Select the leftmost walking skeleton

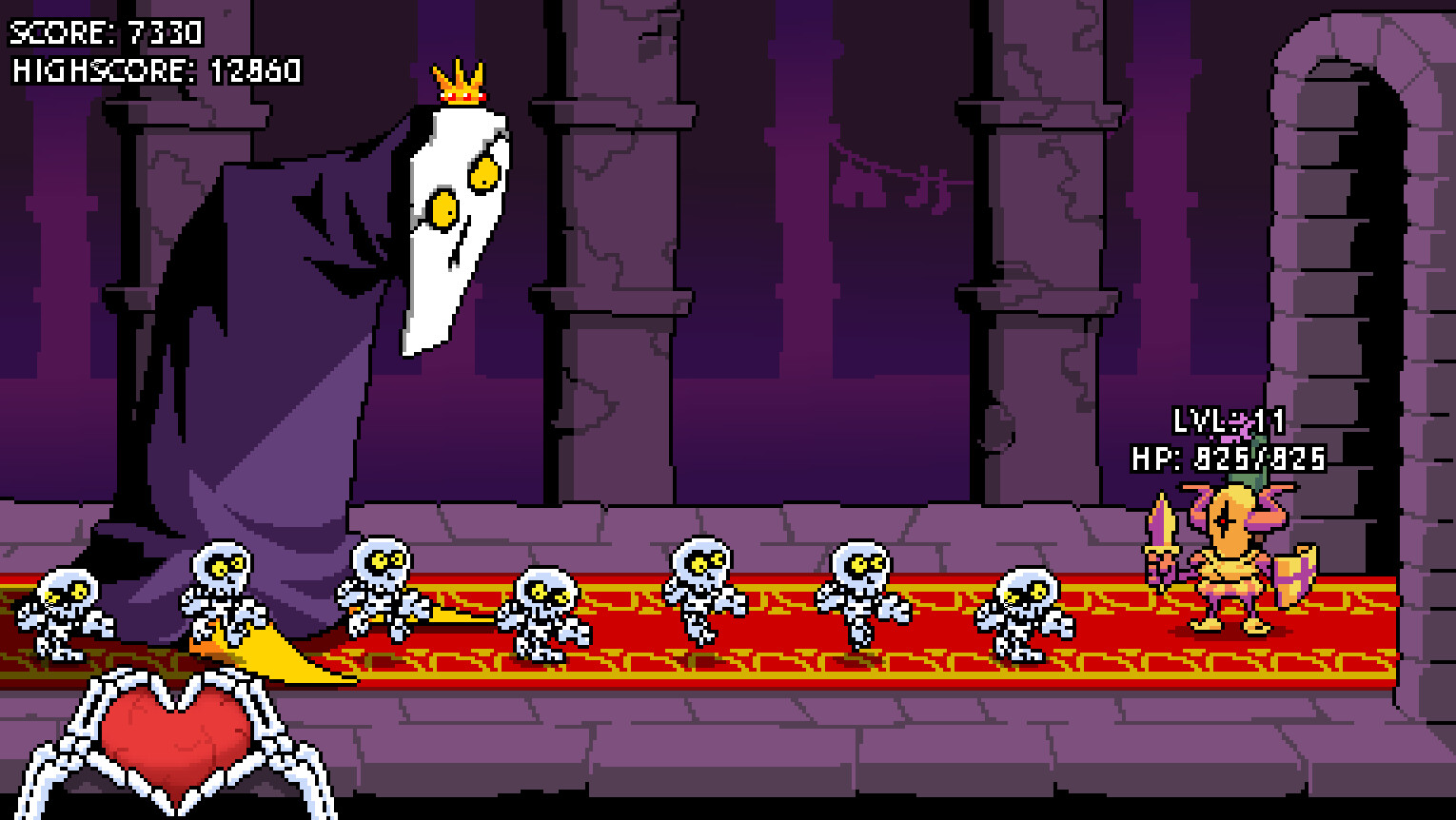[x=67, y=614]
